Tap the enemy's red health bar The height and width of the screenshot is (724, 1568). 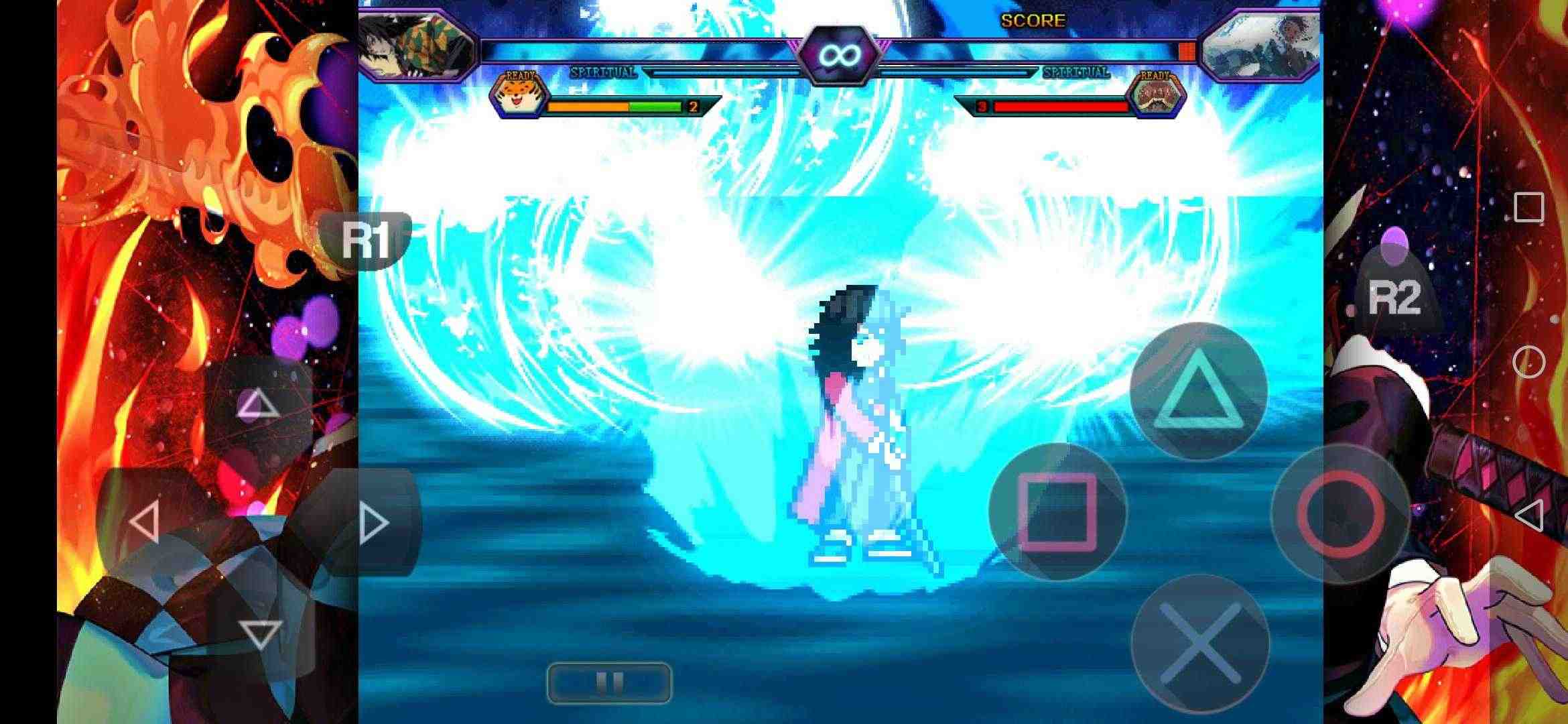pyautogui.click(x=1059, y=105)
